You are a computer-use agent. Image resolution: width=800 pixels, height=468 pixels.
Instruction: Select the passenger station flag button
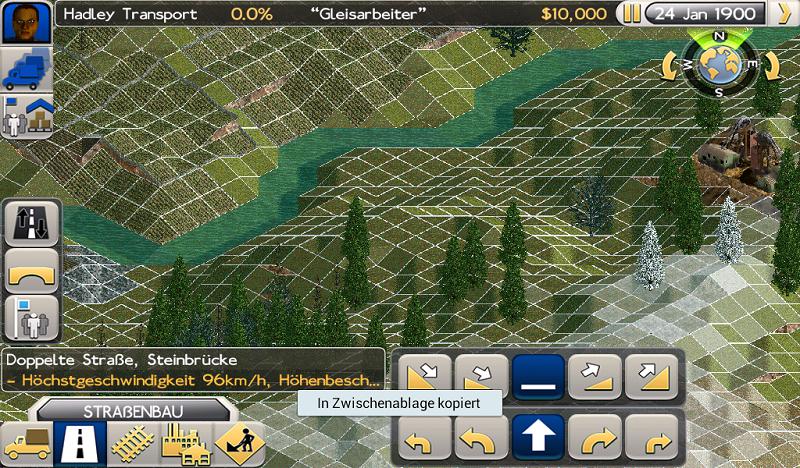point(31,318)
